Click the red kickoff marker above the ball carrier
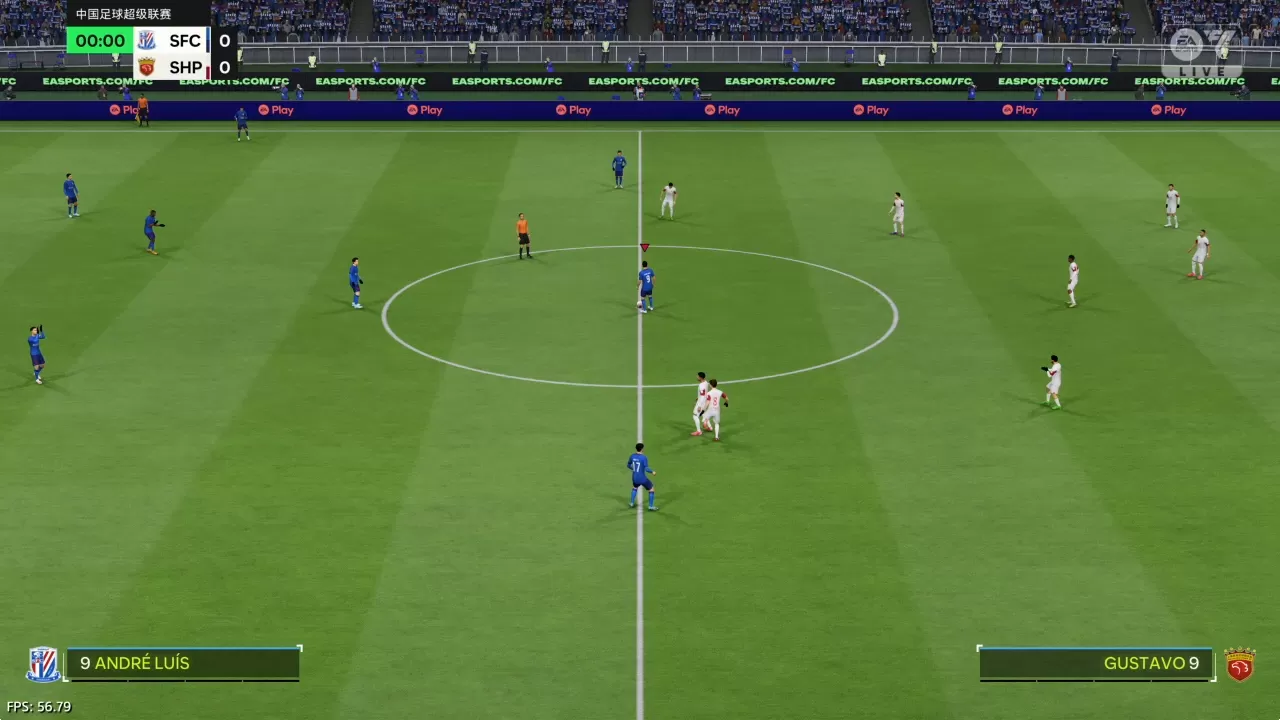The height and width of the screenshot is (720, 1280). click(645, 247)
